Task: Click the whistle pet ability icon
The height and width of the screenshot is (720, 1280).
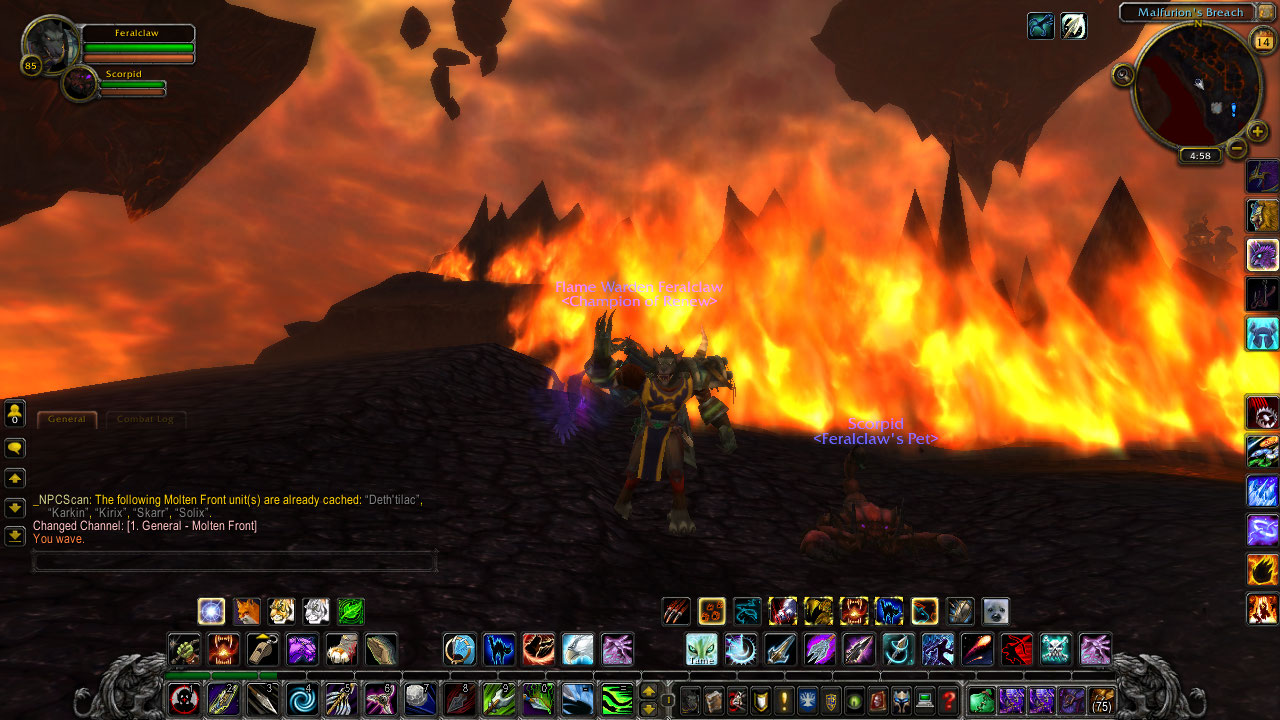Action: coord(263,649)
